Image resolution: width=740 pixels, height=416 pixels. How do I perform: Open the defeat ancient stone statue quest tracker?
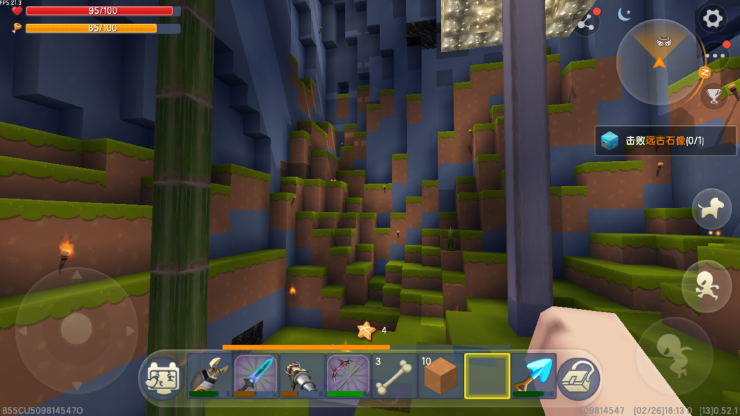652,141
